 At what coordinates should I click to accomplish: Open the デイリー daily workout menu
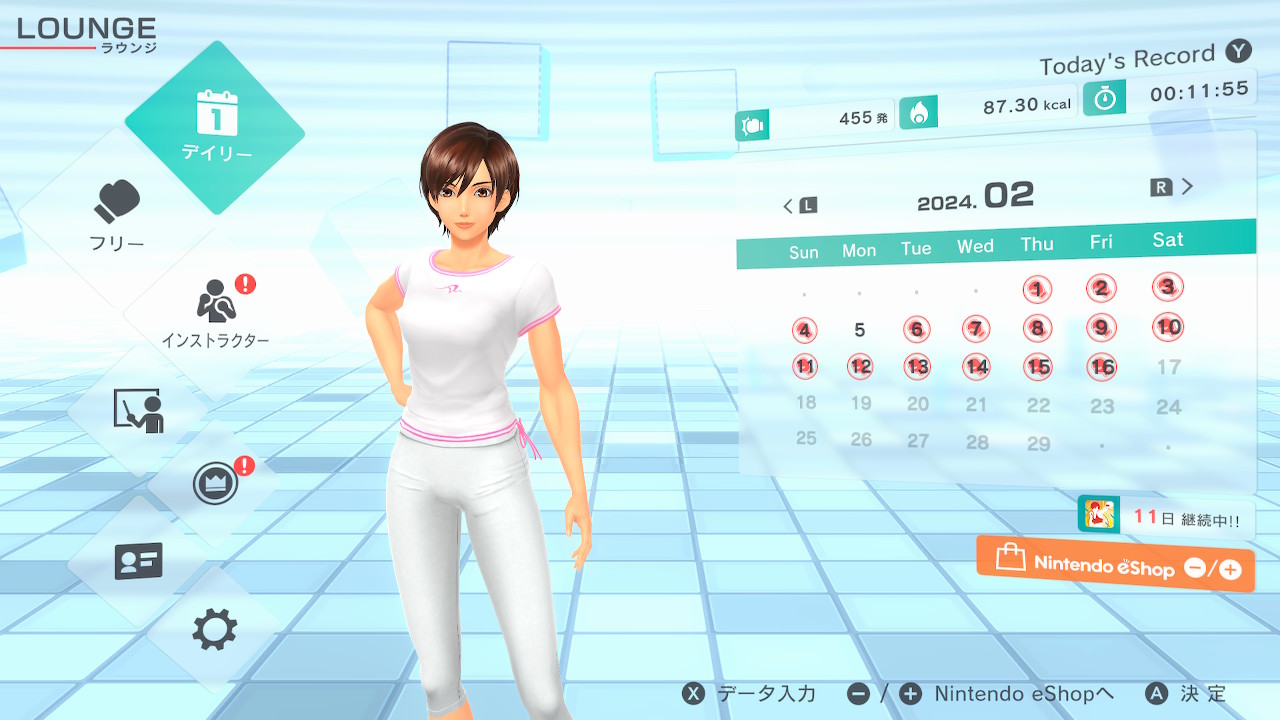pos(215,127)
